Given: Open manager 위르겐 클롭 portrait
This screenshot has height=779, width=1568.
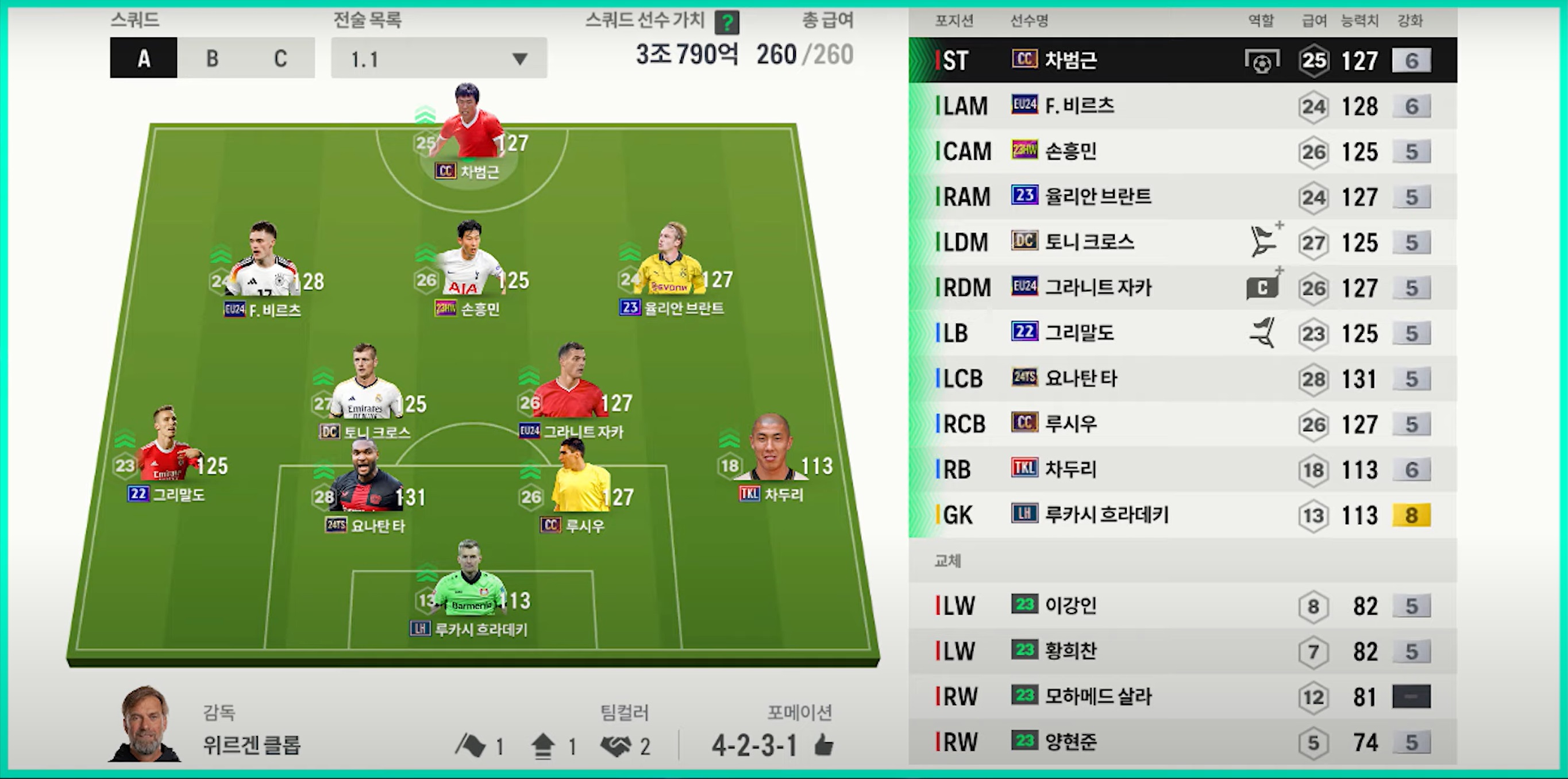Looking at the screenshot, I should click(145, 724).
